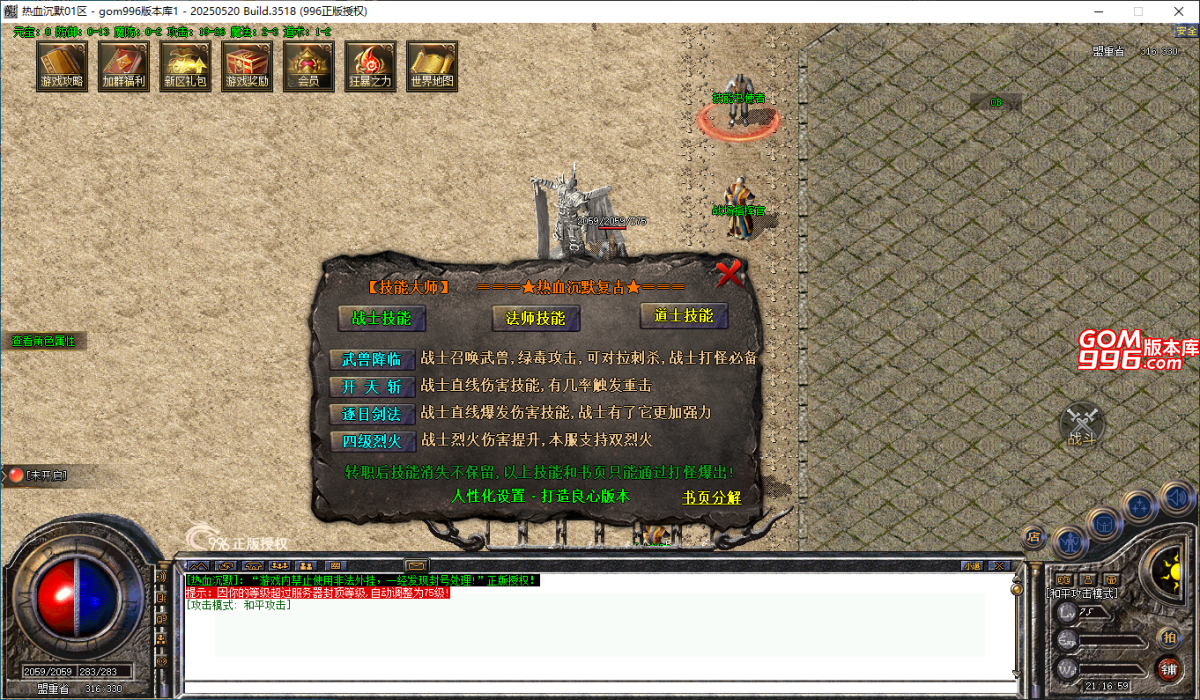The width and height of the screenshot is (1200, 700).
Task: Open the 会员 membership panel
Action: point(308,67)
